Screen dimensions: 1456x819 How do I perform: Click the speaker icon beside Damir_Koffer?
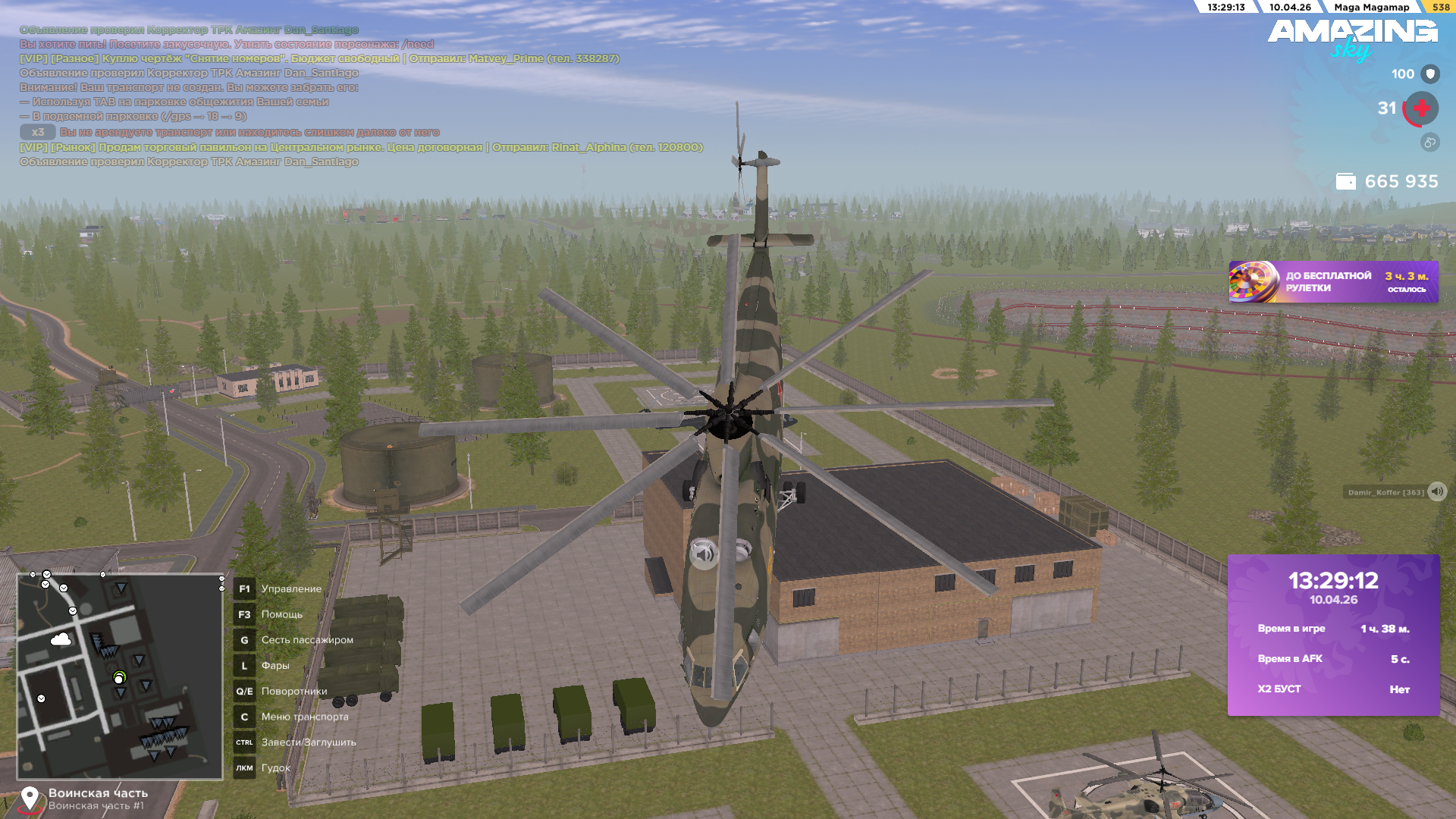click(x=1437, y=491)
